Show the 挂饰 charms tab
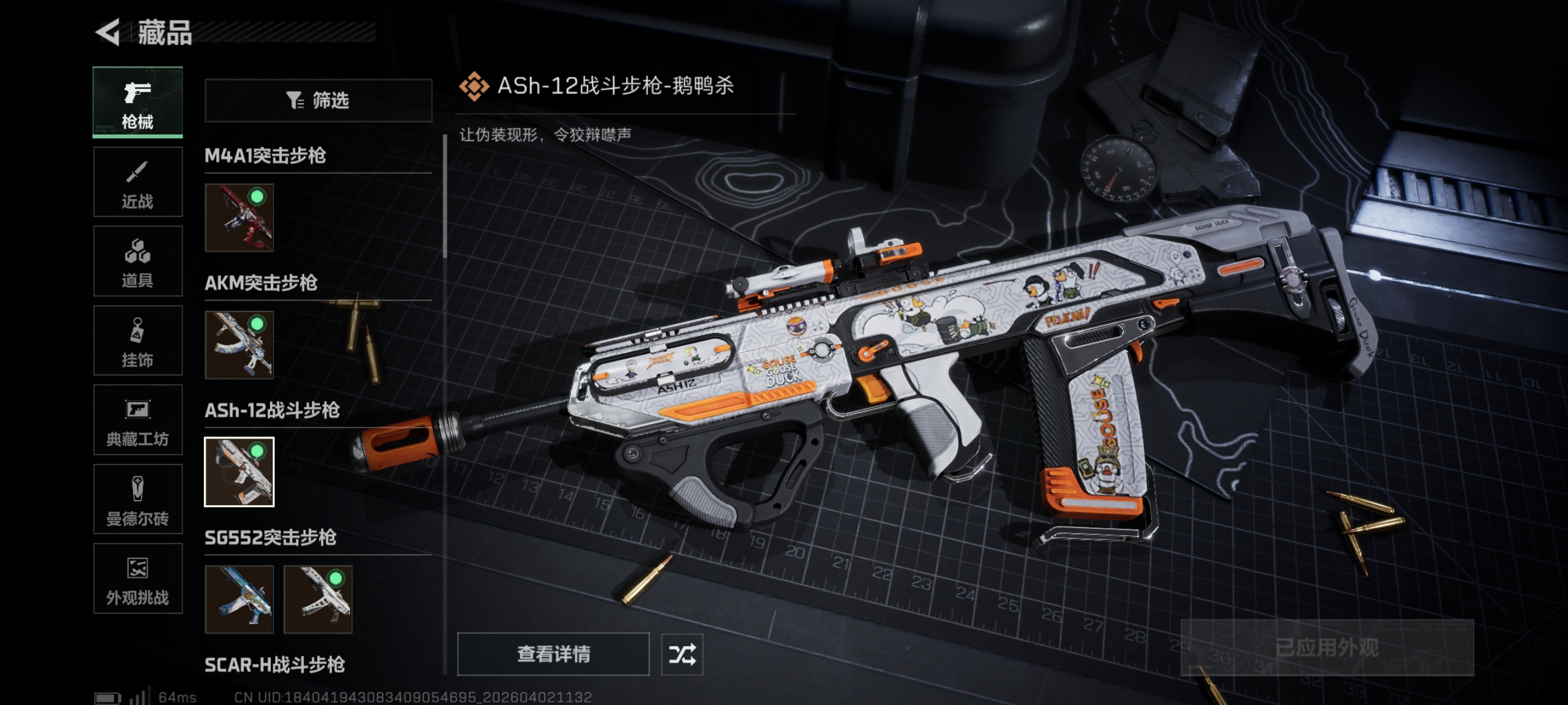Screen dimensions: 1568x705 pos(137,340)
